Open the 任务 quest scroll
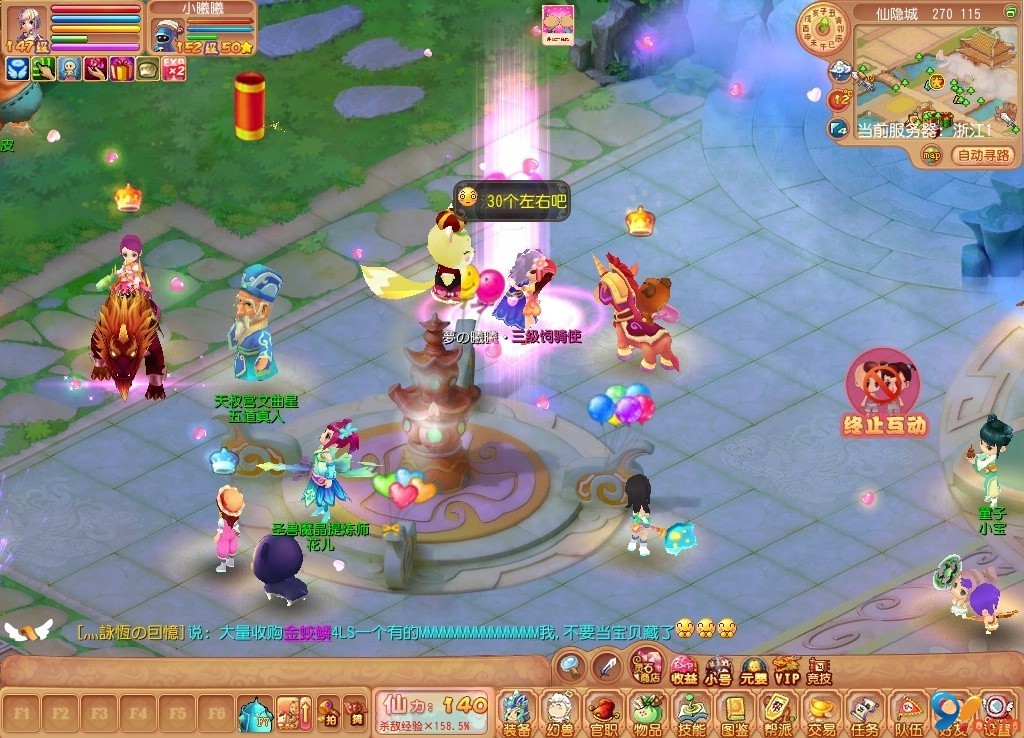The image size is (1024, 738). point(865,712)
